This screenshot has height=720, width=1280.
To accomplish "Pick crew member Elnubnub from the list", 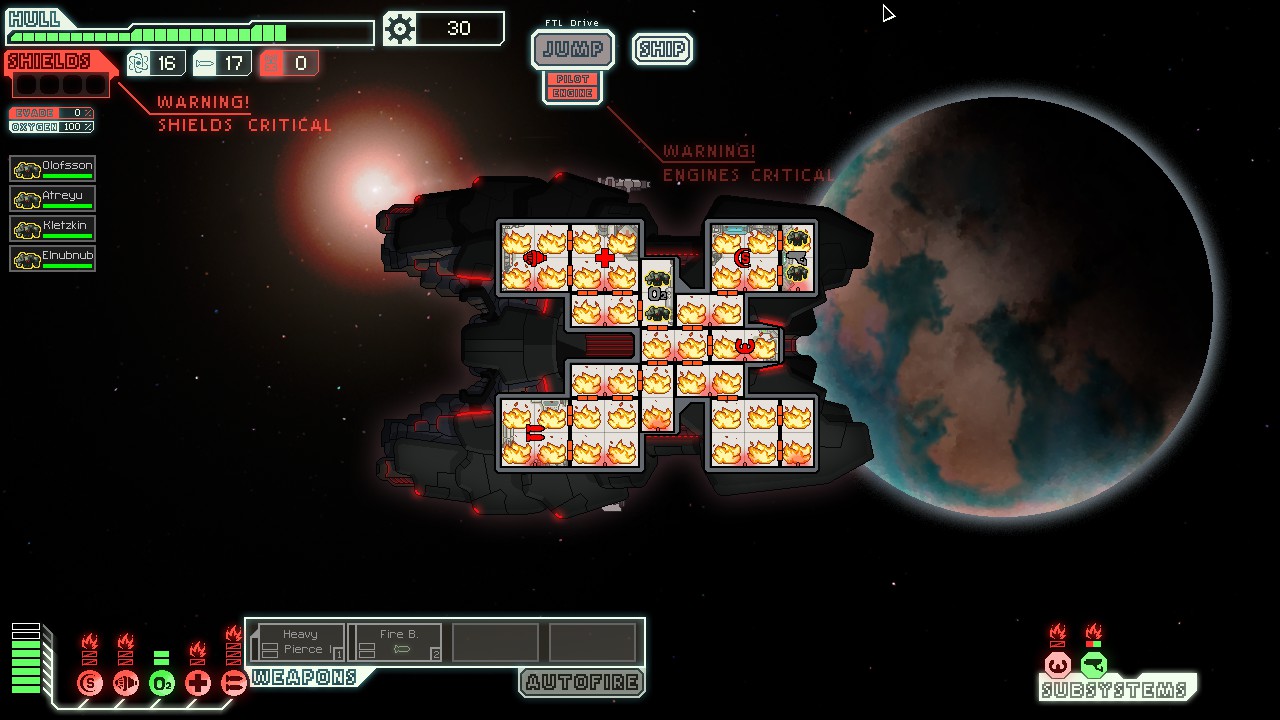I will (x=53, y=258).
